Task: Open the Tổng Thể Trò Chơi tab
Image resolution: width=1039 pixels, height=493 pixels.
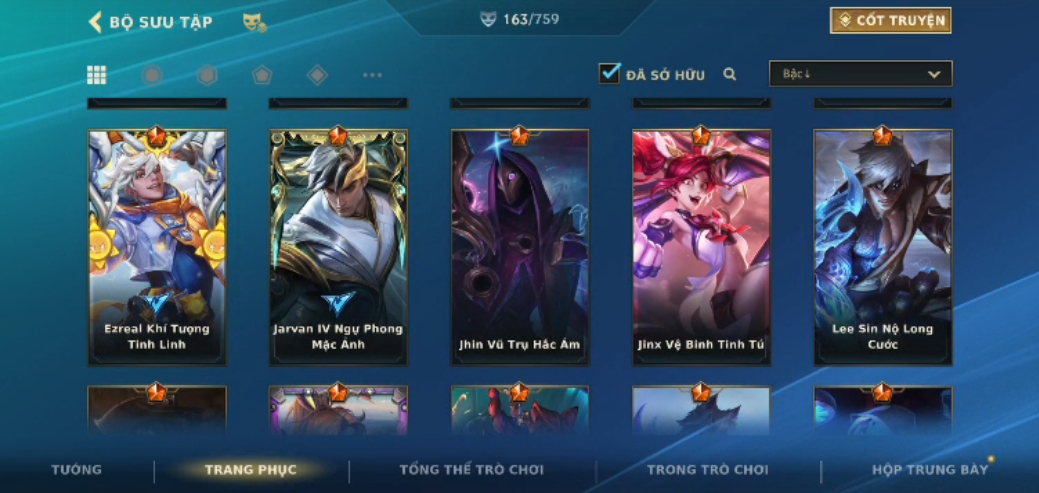Action: (x=471, y=470)
